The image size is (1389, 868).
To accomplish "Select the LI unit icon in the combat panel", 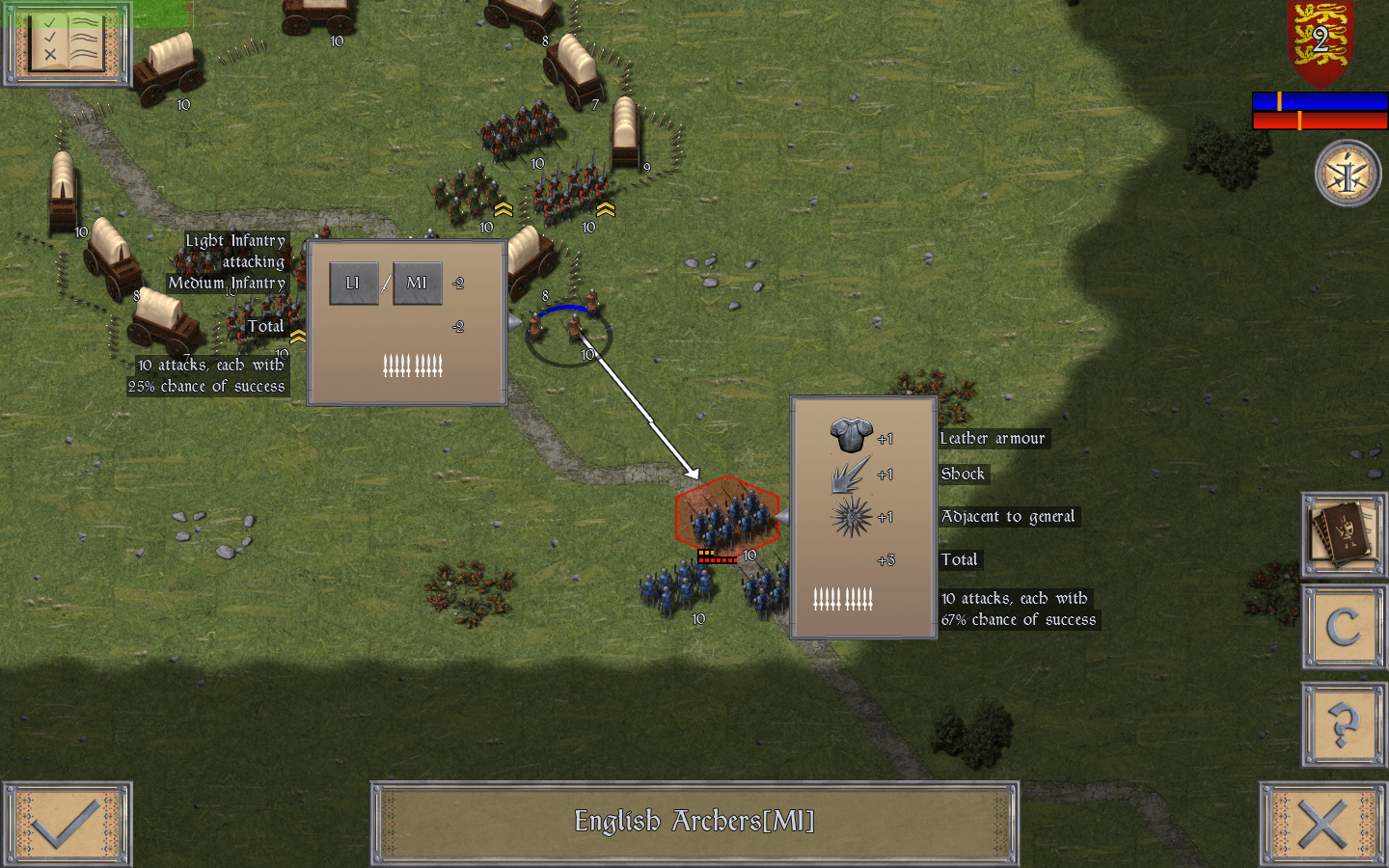I will [353, 283].
